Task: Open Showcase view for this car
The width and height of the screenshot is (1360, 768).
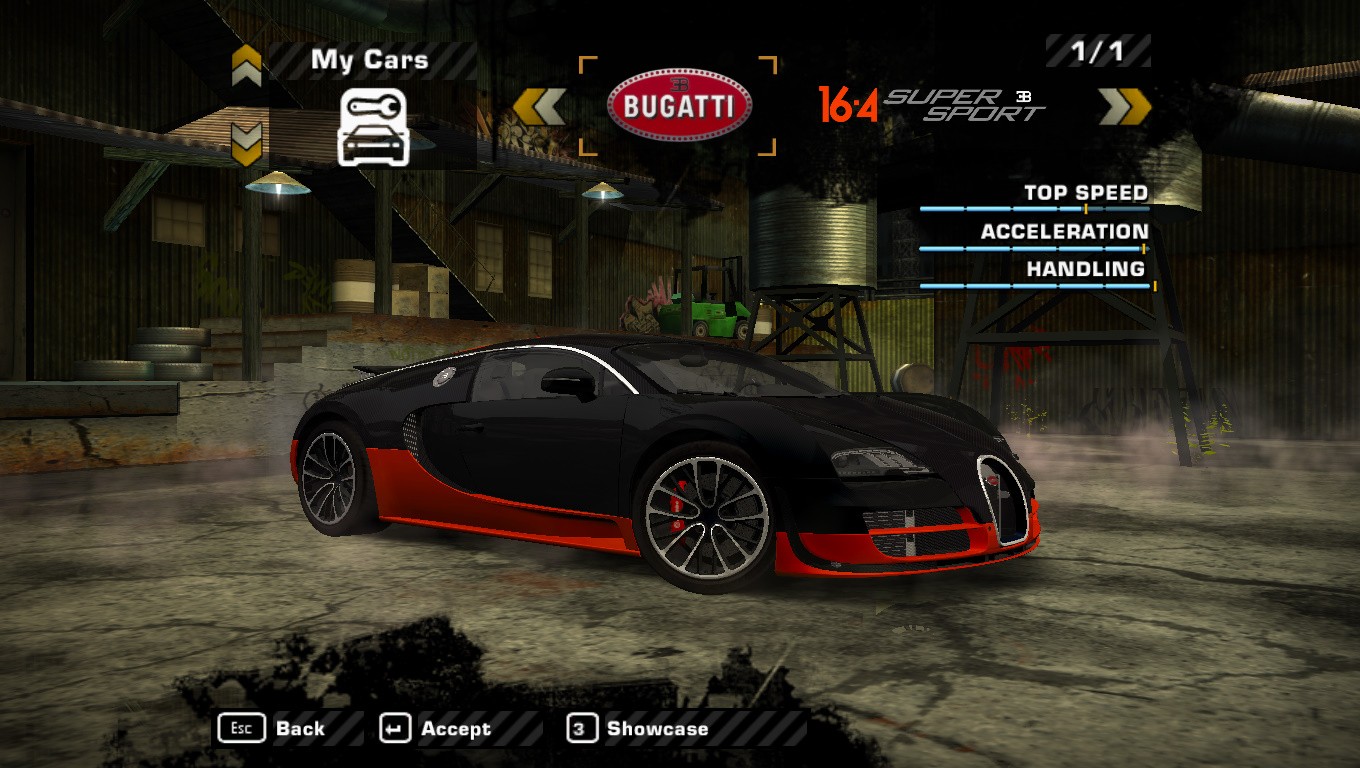Action: pos(638,729)
